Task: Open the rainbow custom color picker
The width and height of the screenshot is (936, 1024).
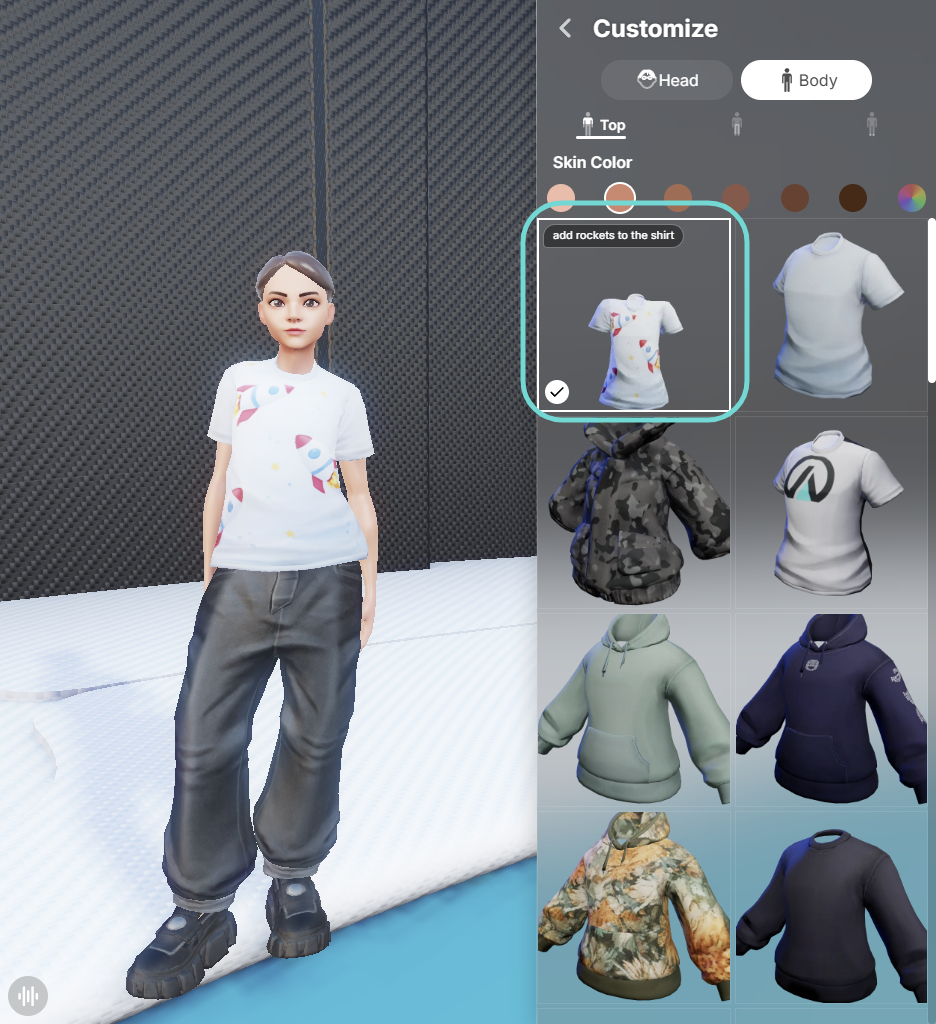Action: [x=911, y=197]
